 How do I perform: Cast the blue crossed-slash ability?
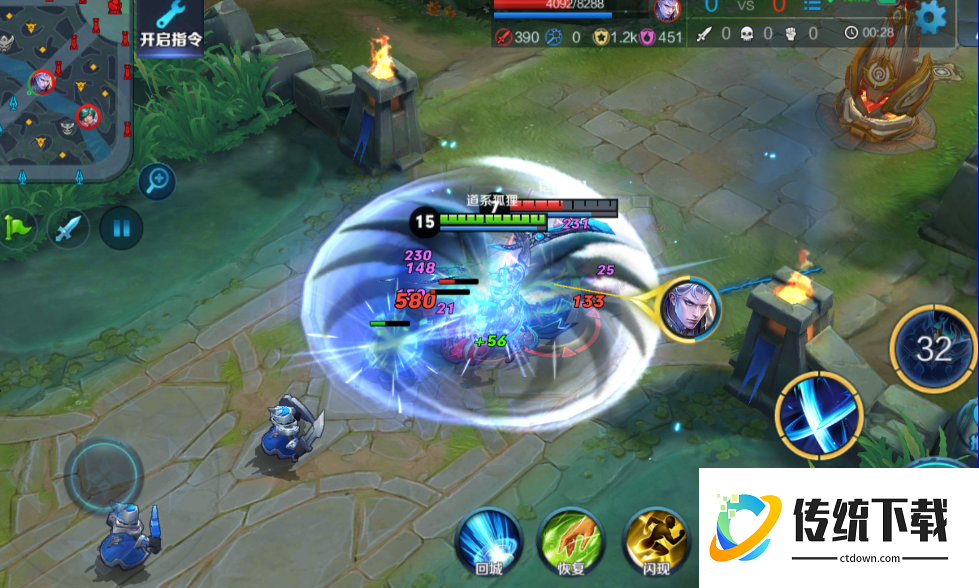pos(819,415)
